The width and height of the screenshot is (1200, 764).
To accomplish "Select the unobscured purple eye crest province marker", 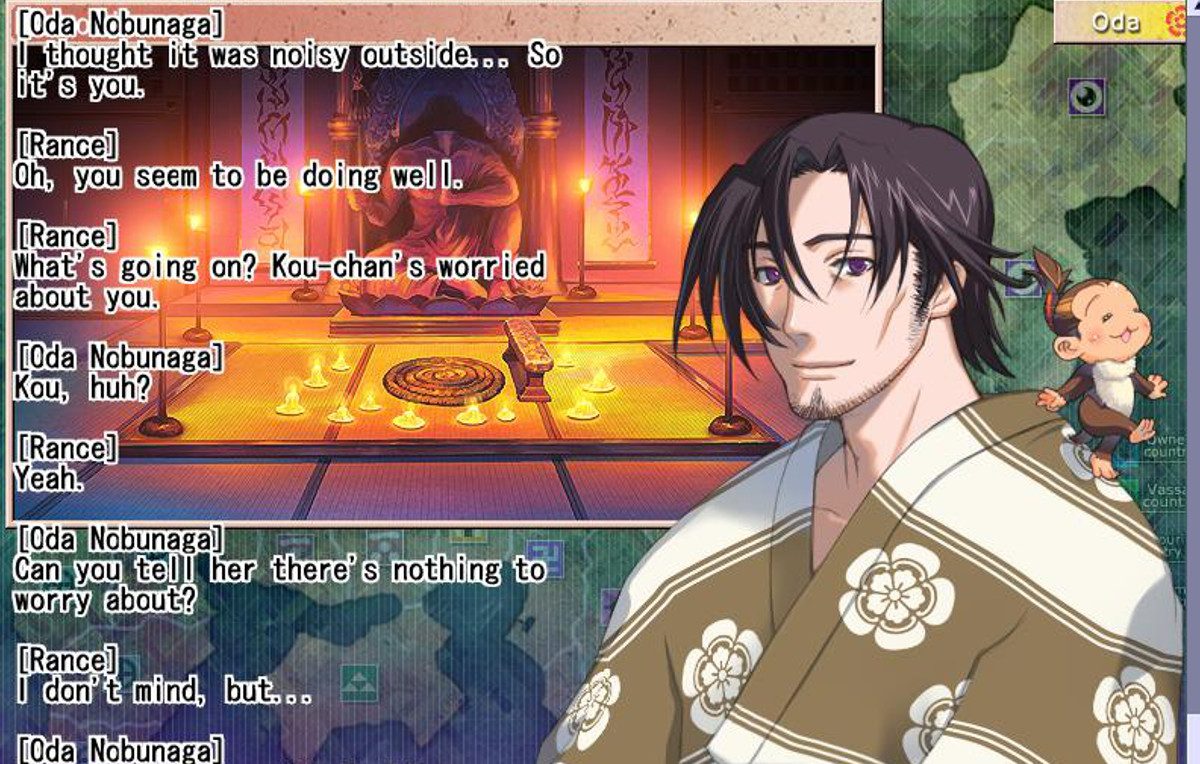I will click(x=1086, y=97).
